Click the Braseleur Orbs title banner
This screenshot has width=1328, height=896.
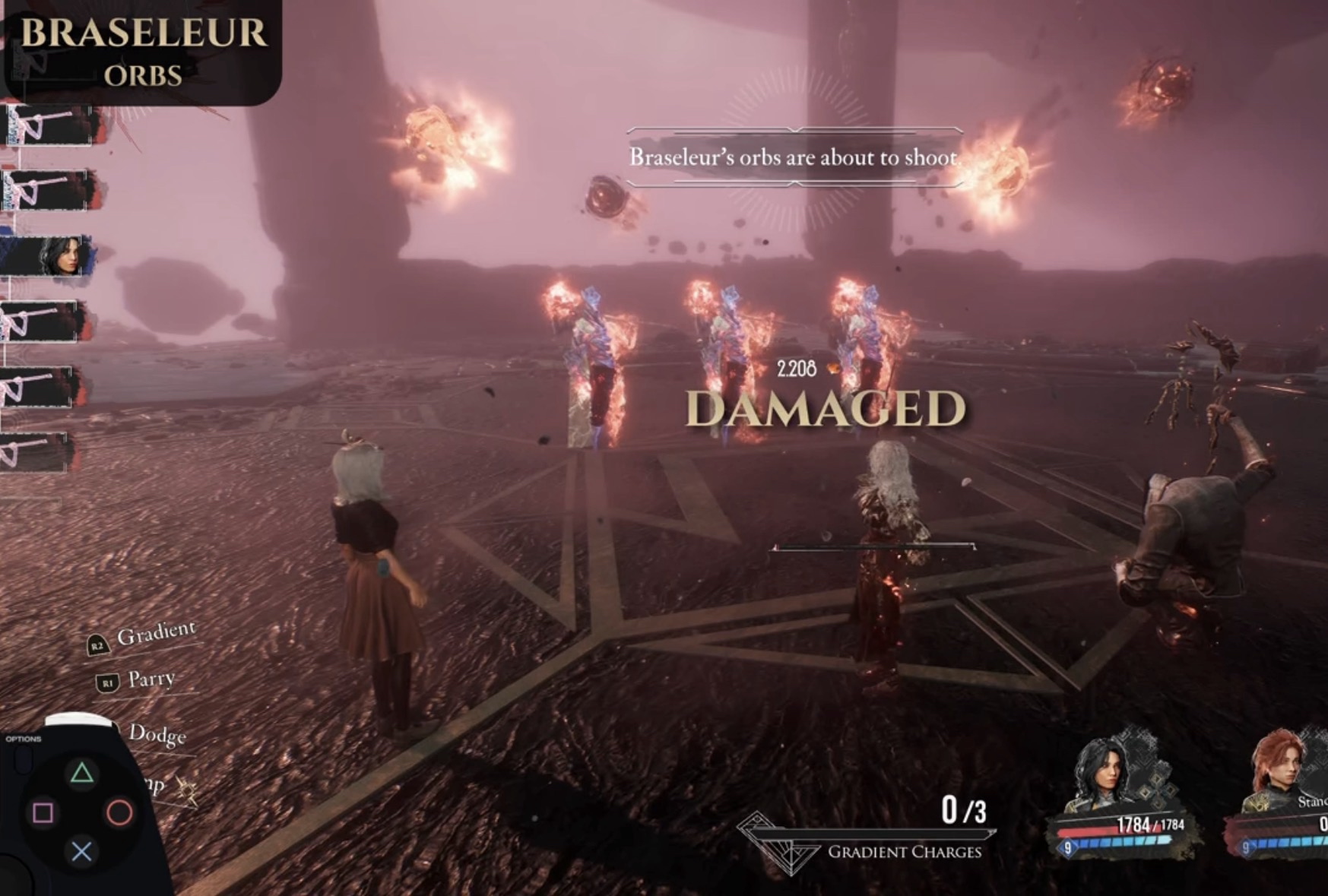tap(143, 52)
